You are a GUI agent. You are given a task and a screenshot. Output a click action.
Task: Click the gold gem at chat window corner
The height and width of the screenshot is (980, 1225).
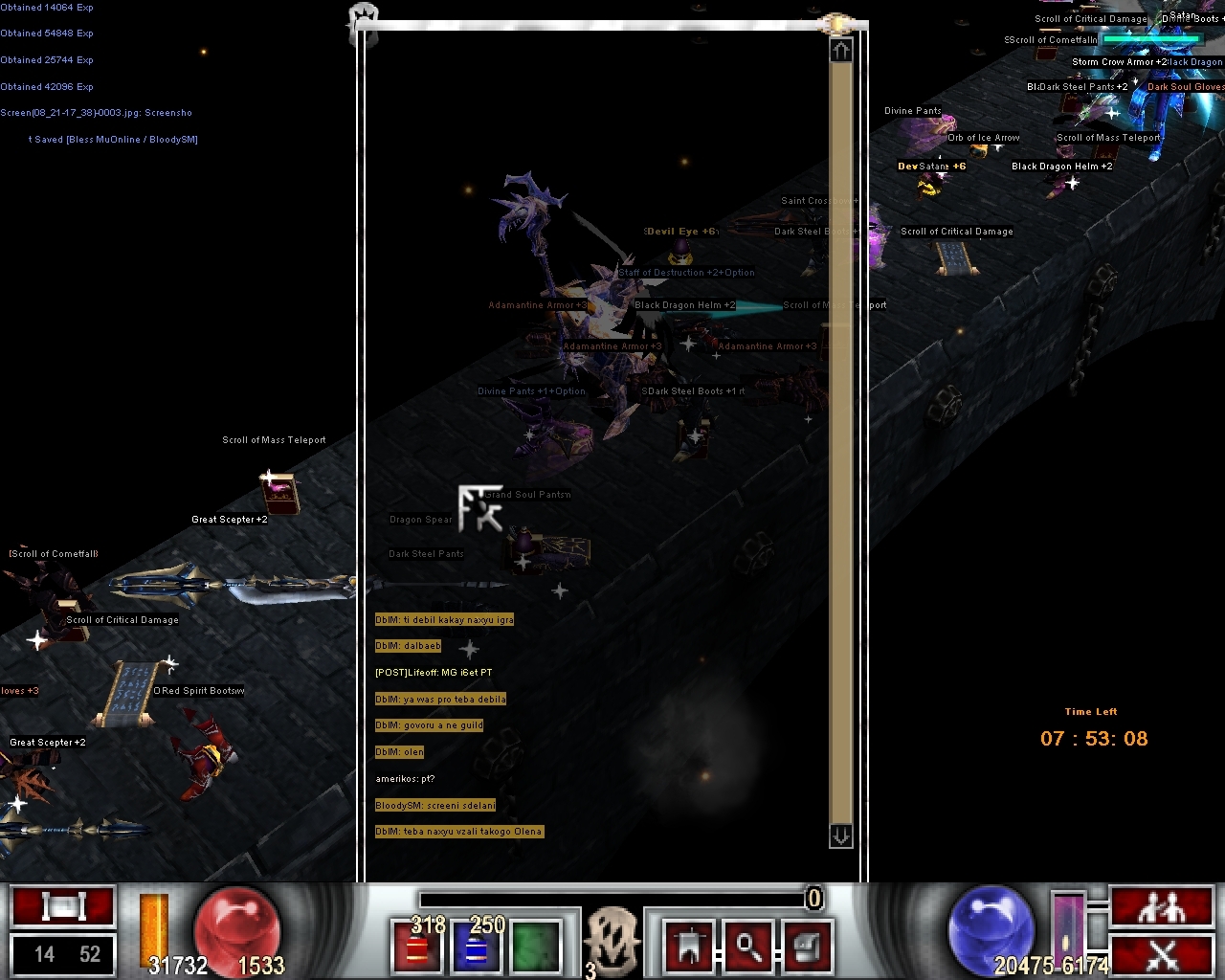(835, 23)
